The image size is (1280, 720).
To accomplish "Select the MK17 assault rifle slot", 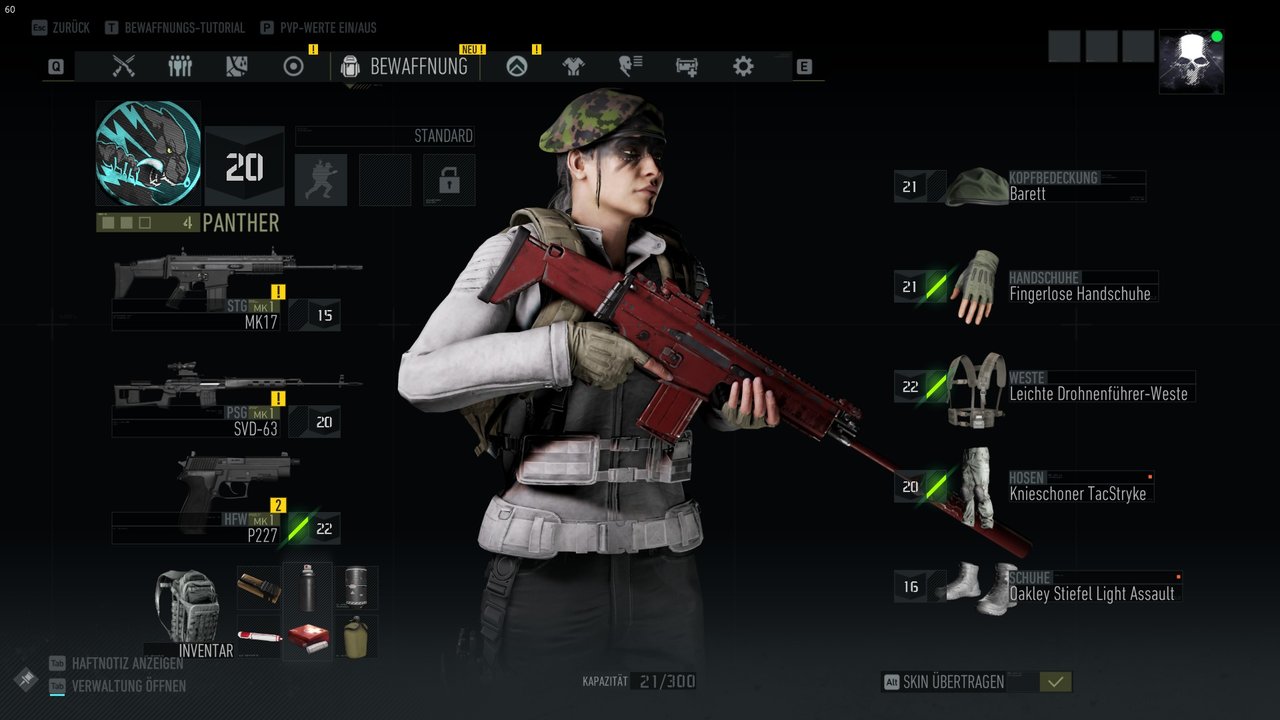I will 236,290.
